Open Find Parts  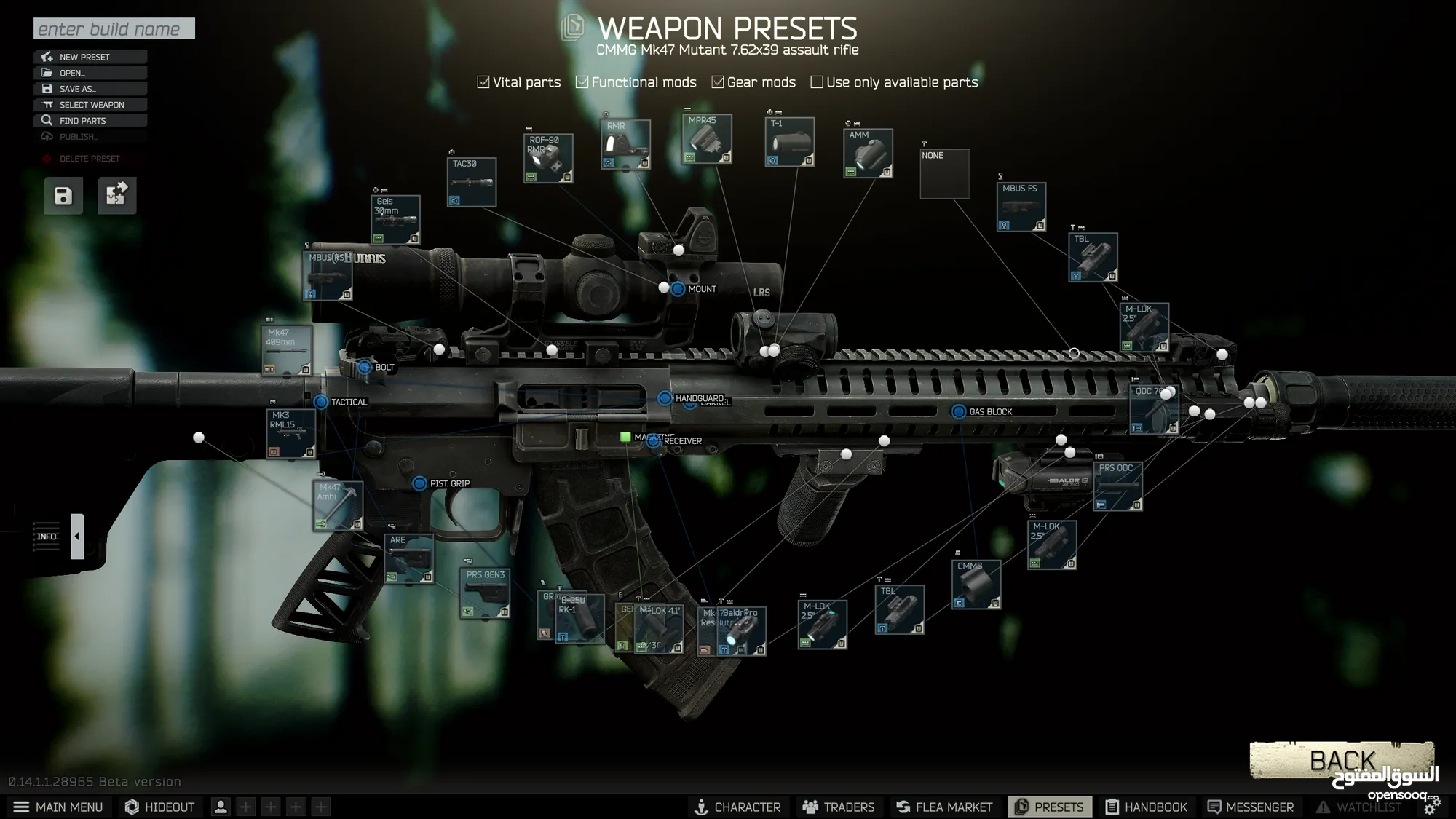tap(90, 121)
